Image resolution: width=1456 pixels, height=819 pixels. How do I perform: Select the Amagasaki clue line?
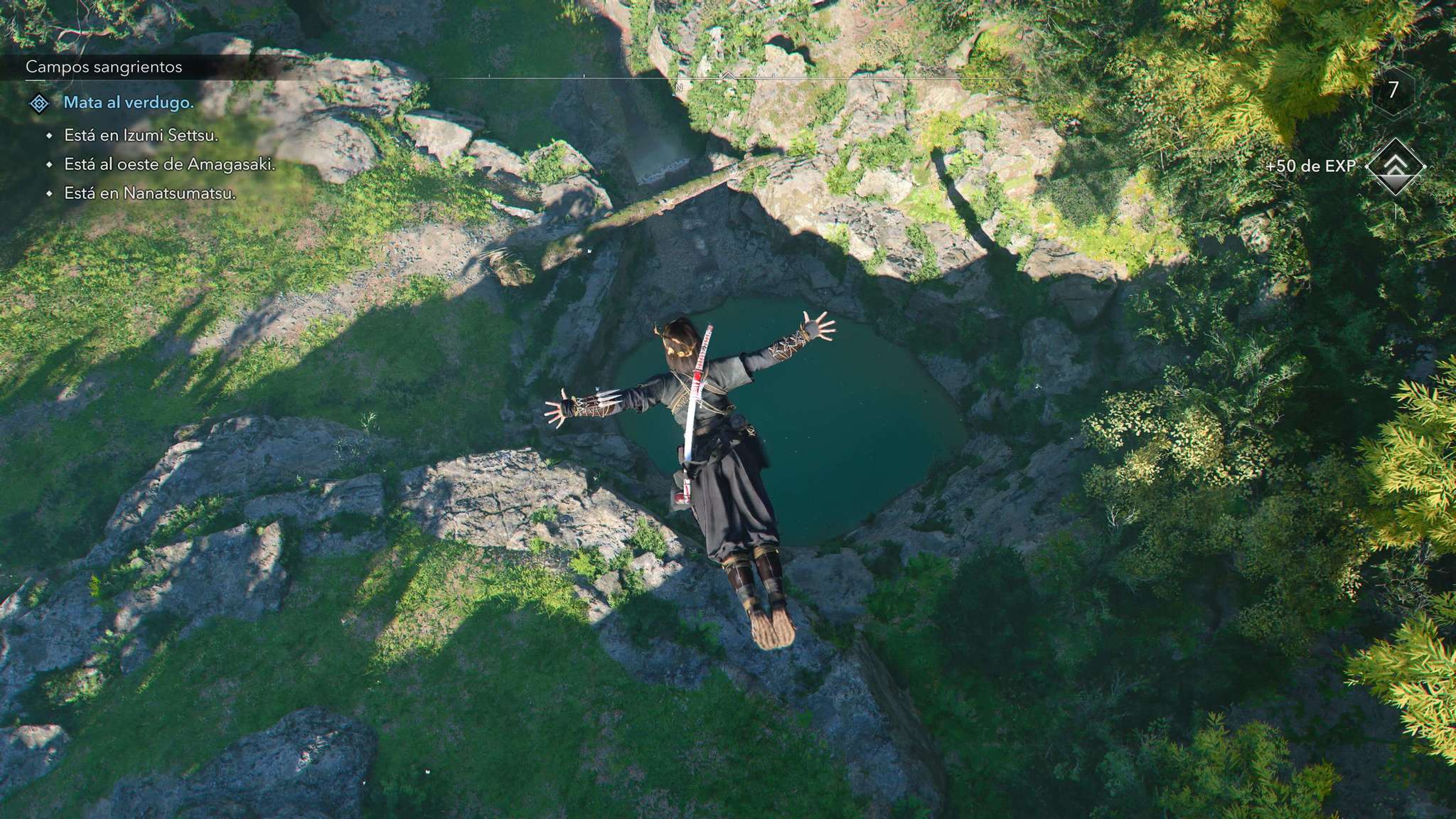point(169,164)
